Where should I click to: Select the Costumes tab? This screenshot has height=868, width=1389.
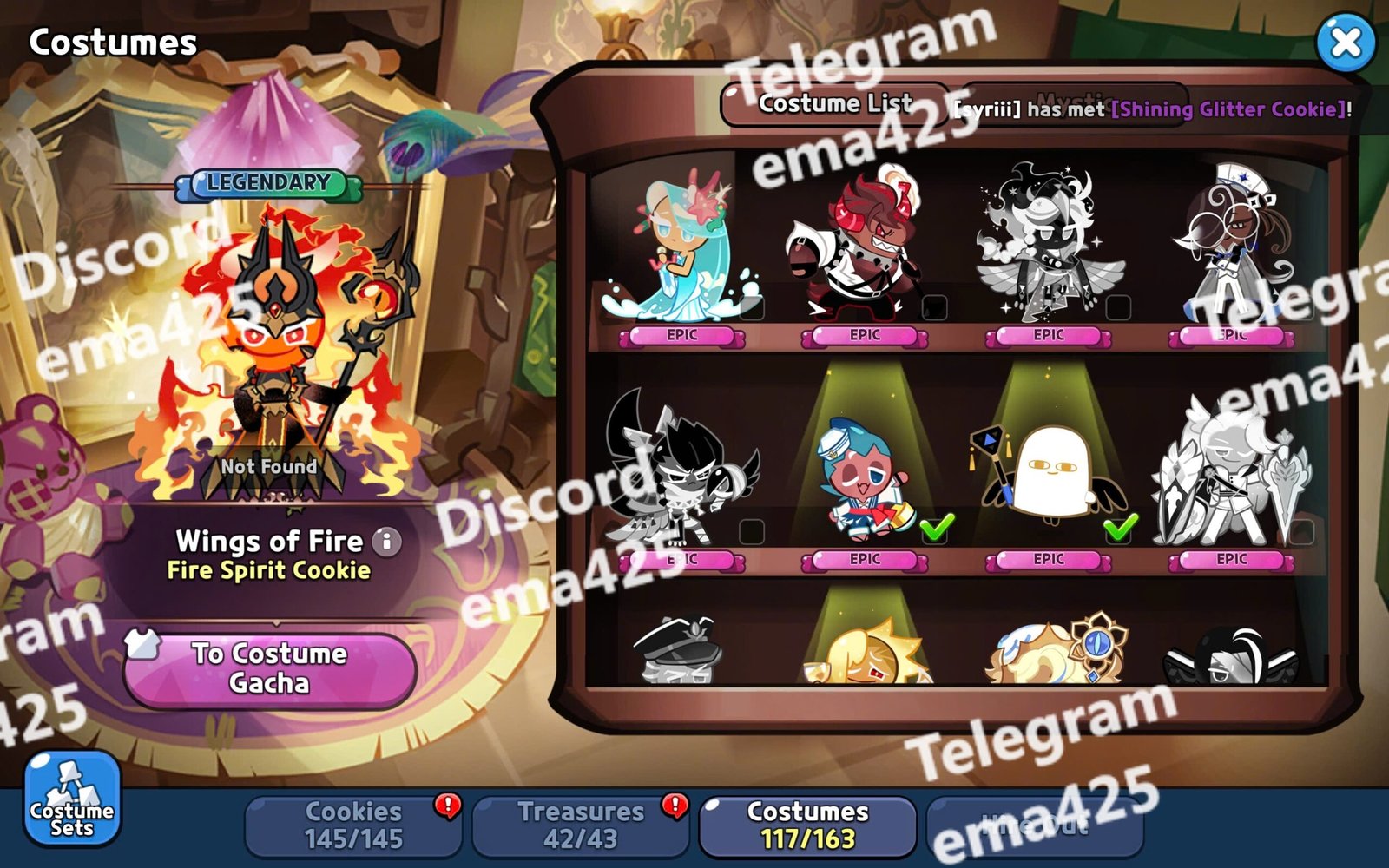807,825
